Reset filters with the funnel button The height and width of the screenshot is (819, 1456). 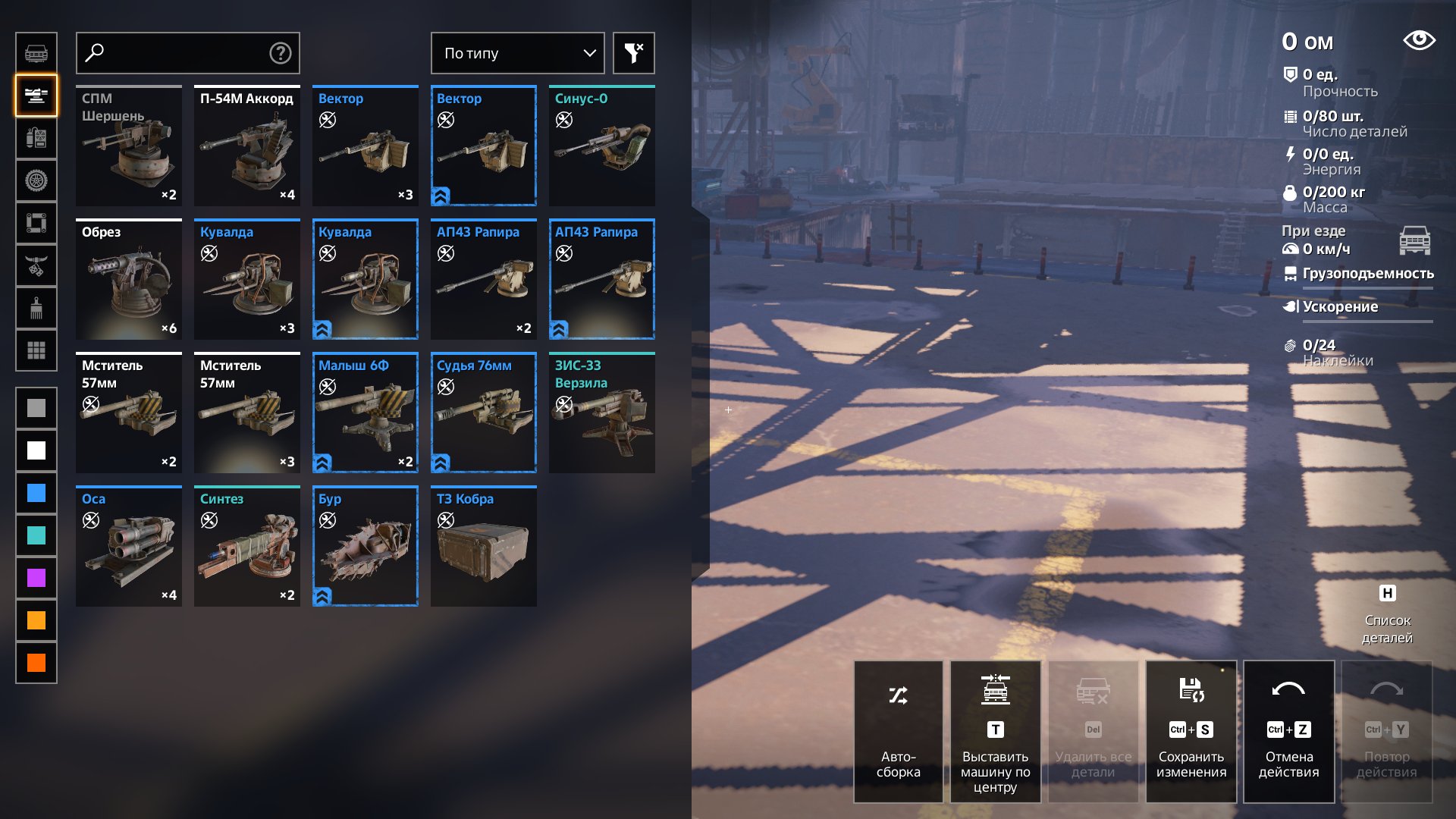click(x=633, y=53)
